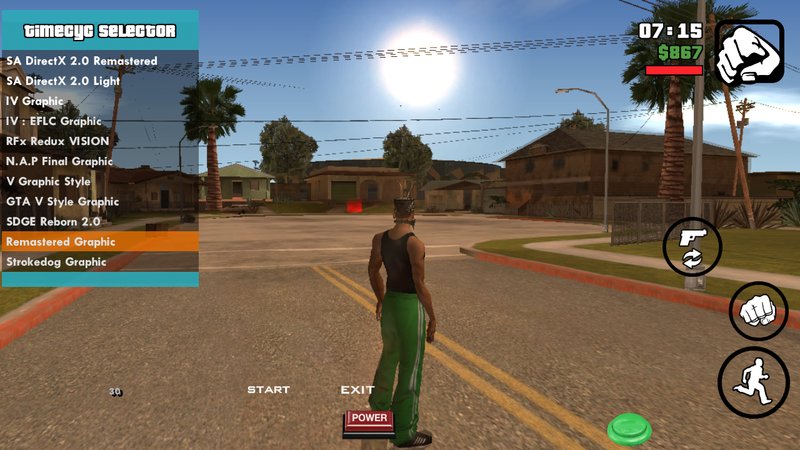This screenshot has width=800, height=450.
Task: Tap the START label
Action: point(268,389)
